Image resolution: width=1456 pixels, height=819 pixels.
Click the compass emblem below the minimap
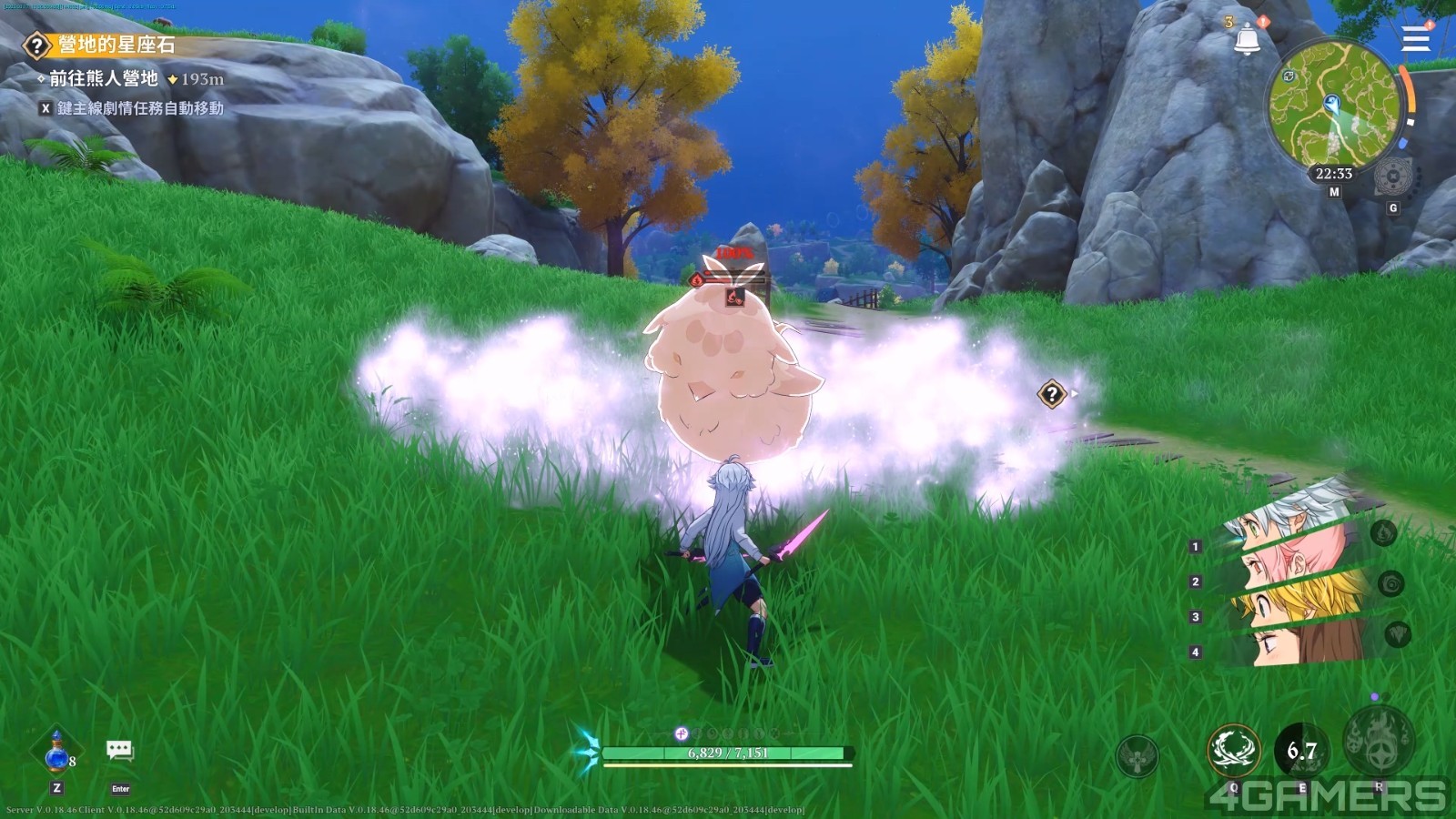pyautogui.click(x=1392, y=176)
